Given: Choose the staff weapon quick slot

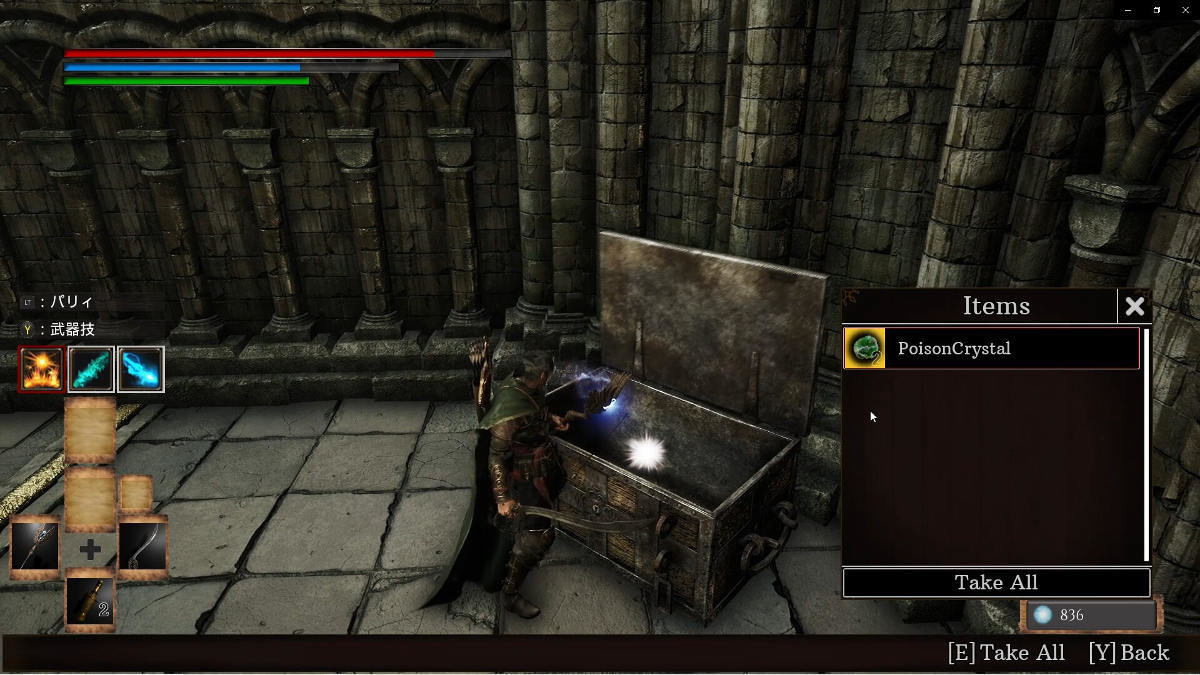Looking at the screenshot, I should click(35, 548).
